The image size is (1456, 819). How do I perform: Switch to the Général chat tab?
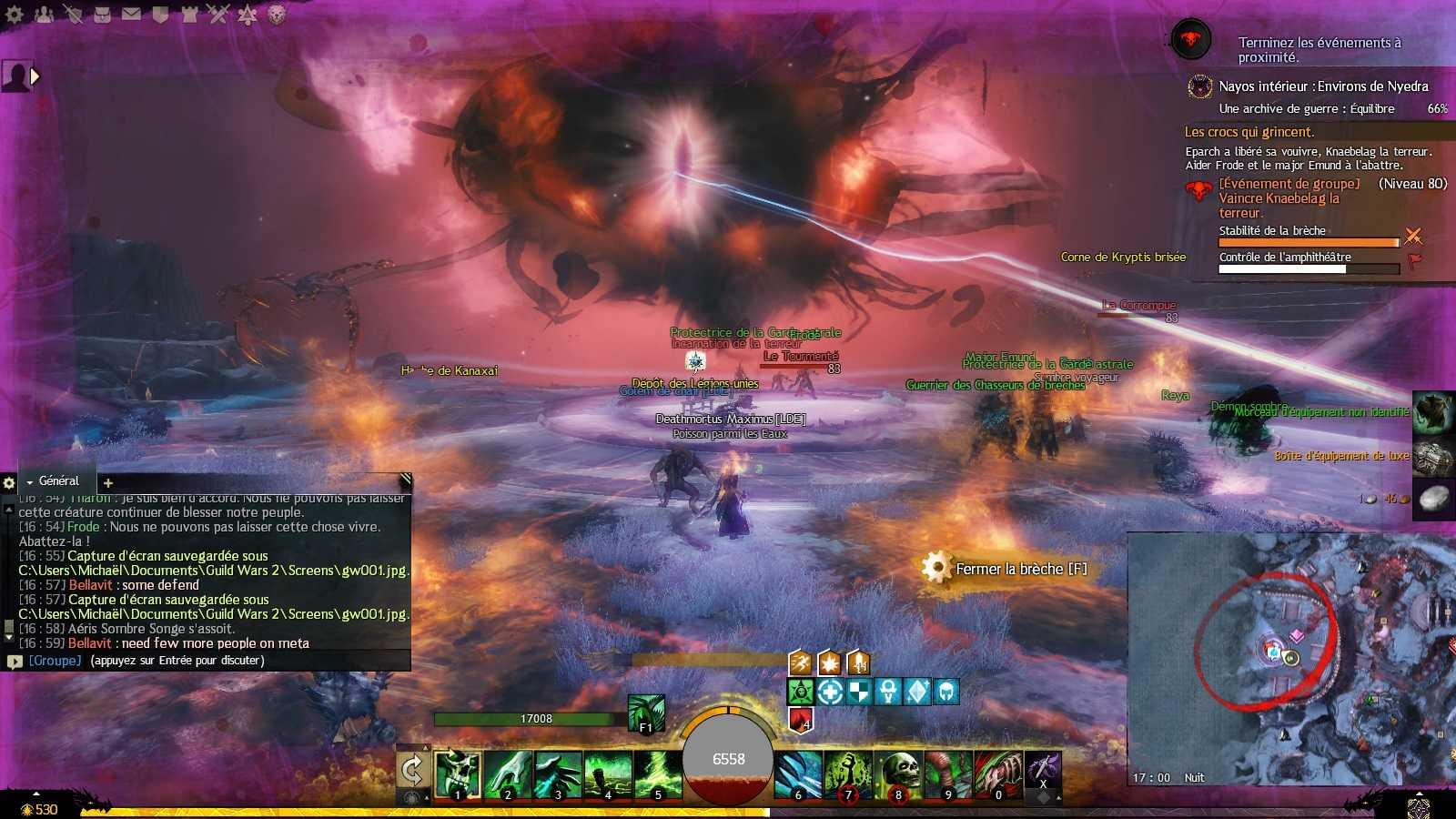[x=58, y=481]
